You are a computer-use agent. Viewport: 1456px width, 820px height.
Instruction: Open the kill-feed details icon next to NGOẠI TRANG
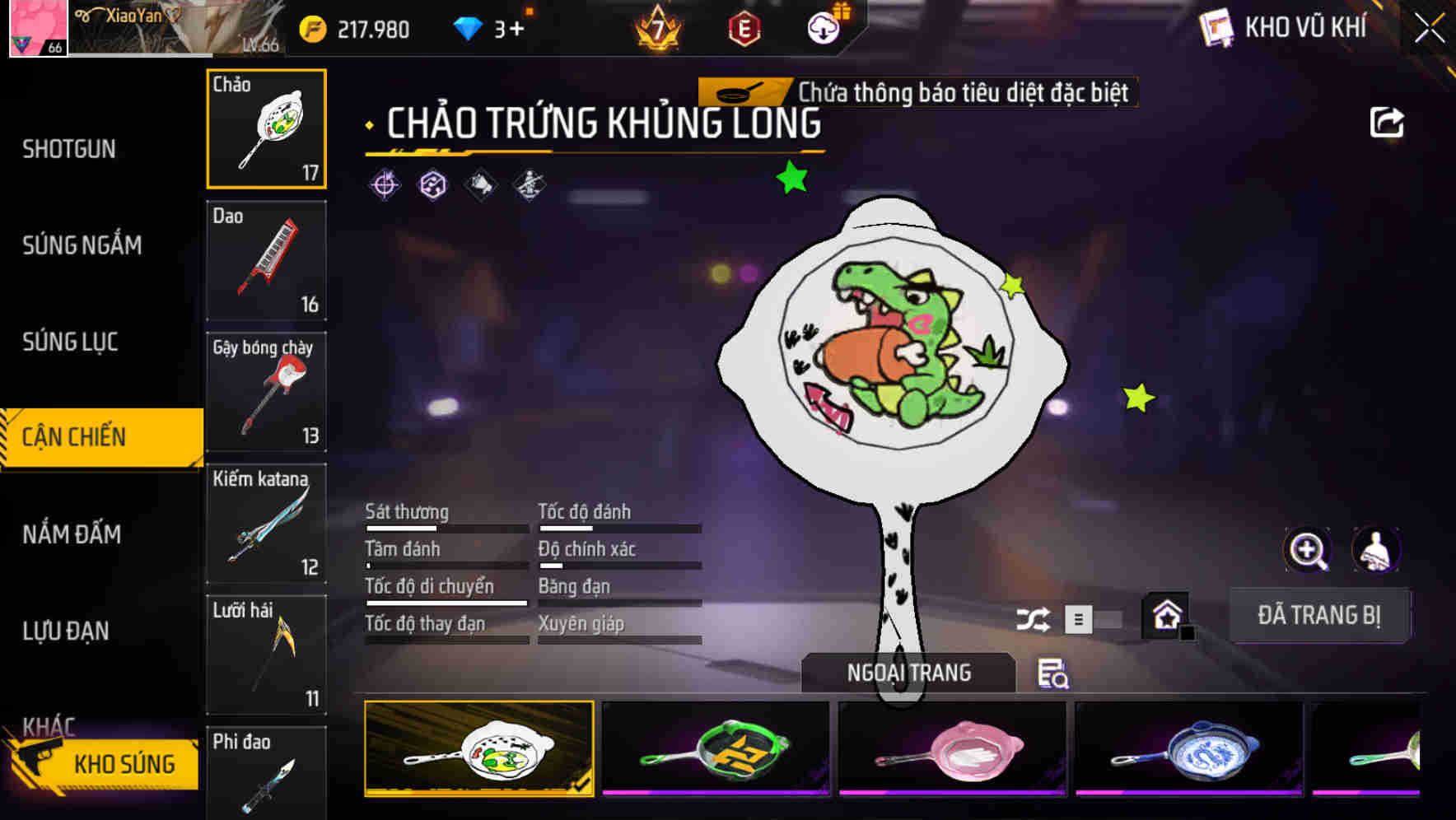coord(1054,674)
